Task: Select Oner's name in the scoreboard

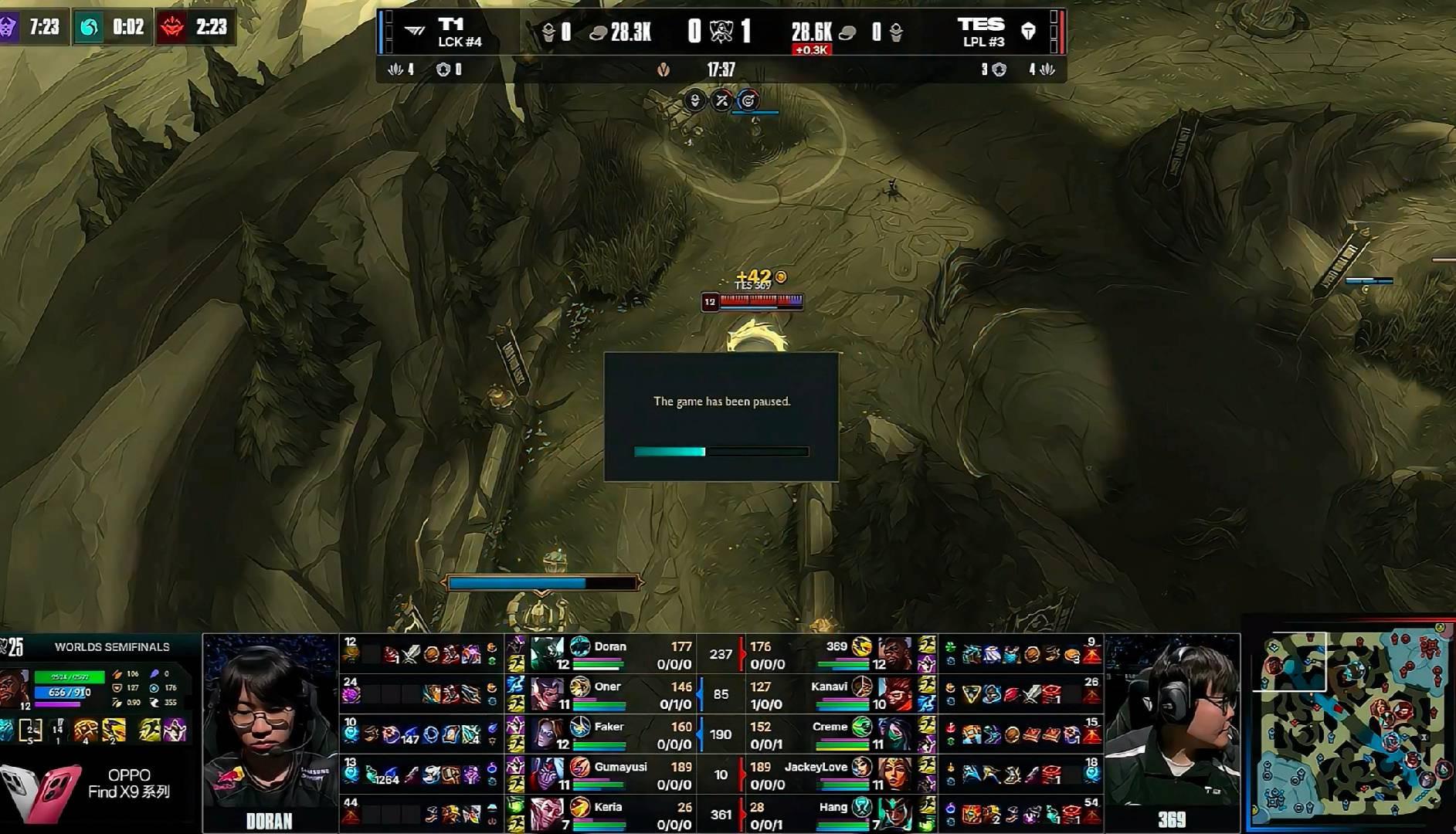Action: [607, 687]
